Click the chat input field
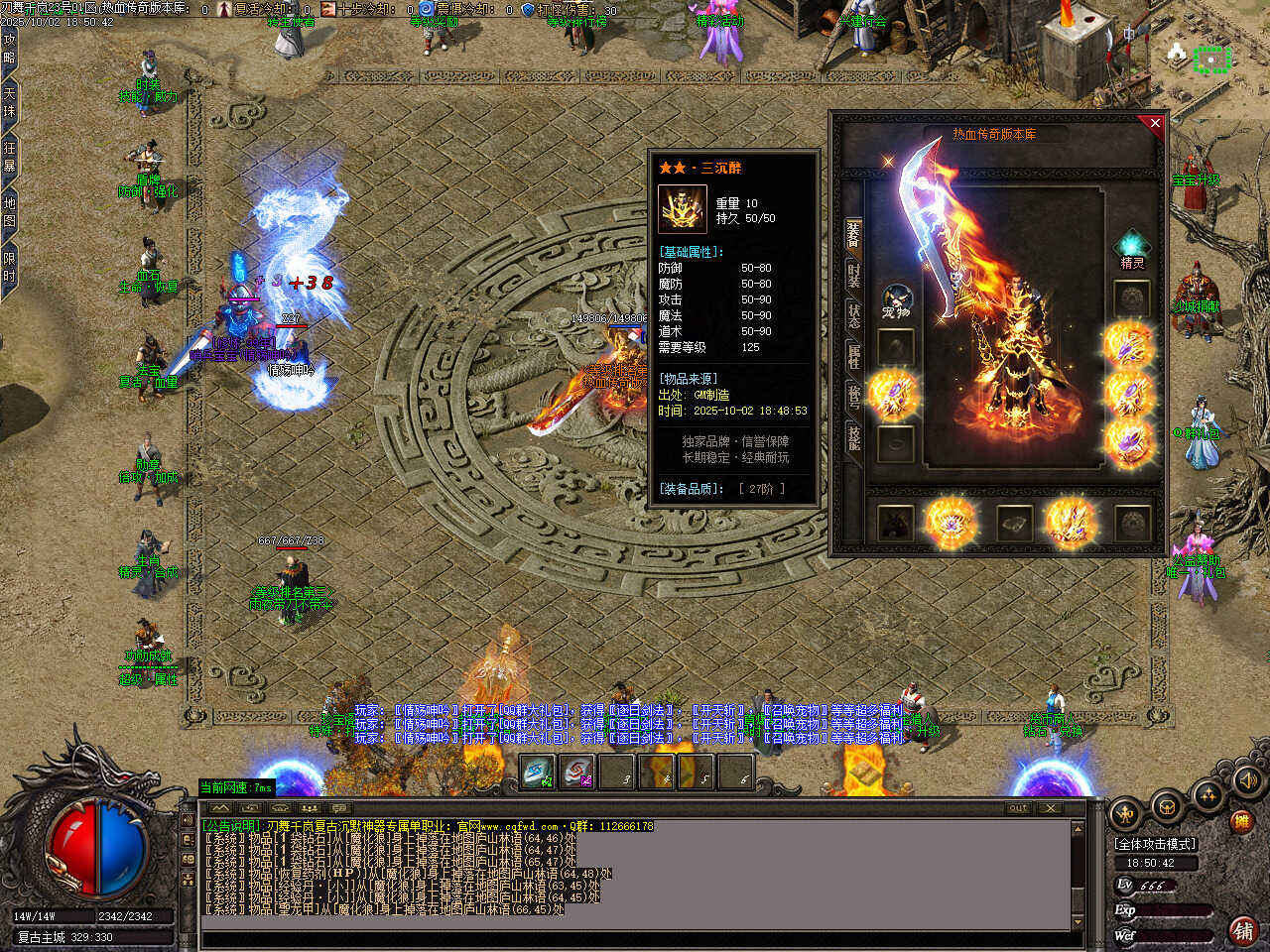This screenshot has width=1270, height=952. tap(635, 940)
